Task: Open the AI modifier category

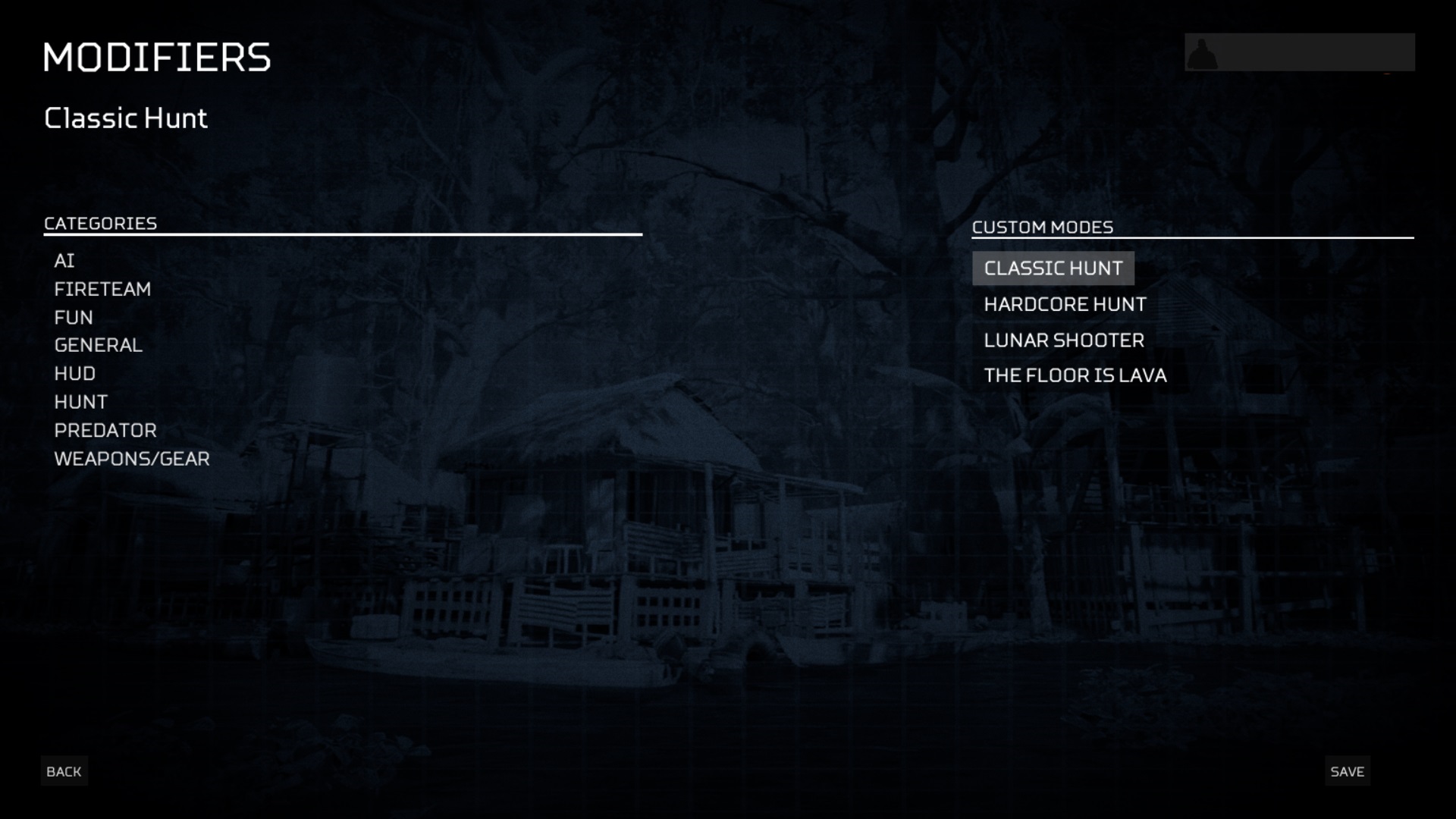Action: pyautogui.click(x=64, y=261)
